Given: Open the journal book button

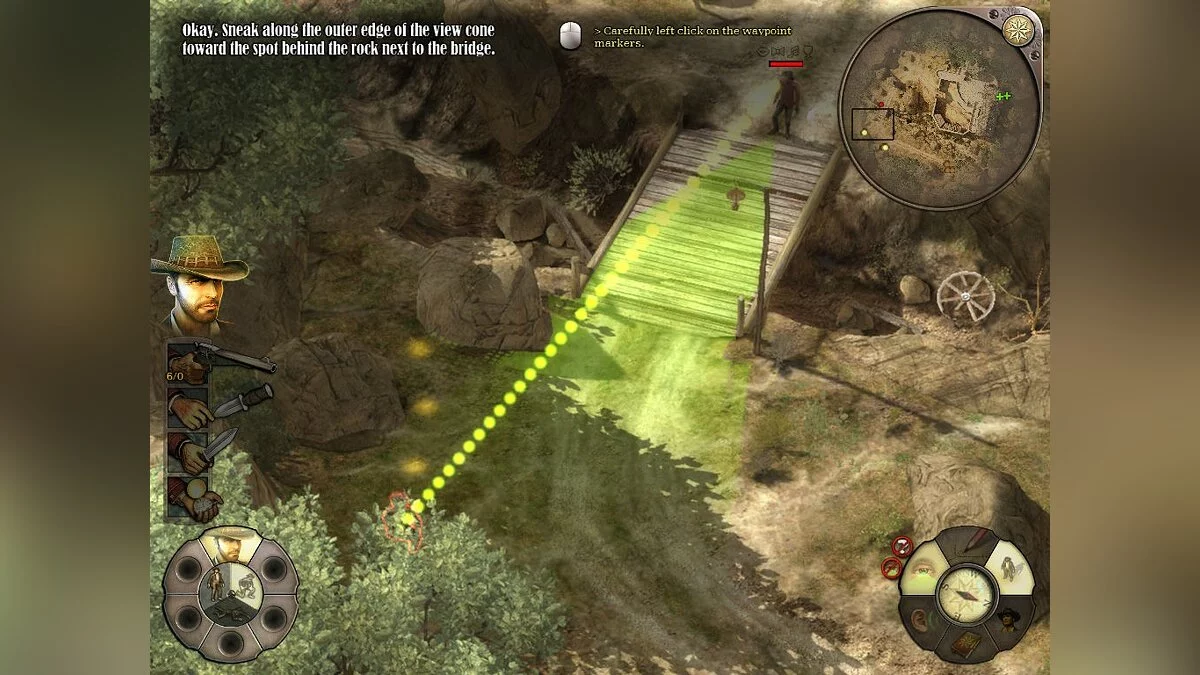Looking at the screenshot, I should point(965,642).
